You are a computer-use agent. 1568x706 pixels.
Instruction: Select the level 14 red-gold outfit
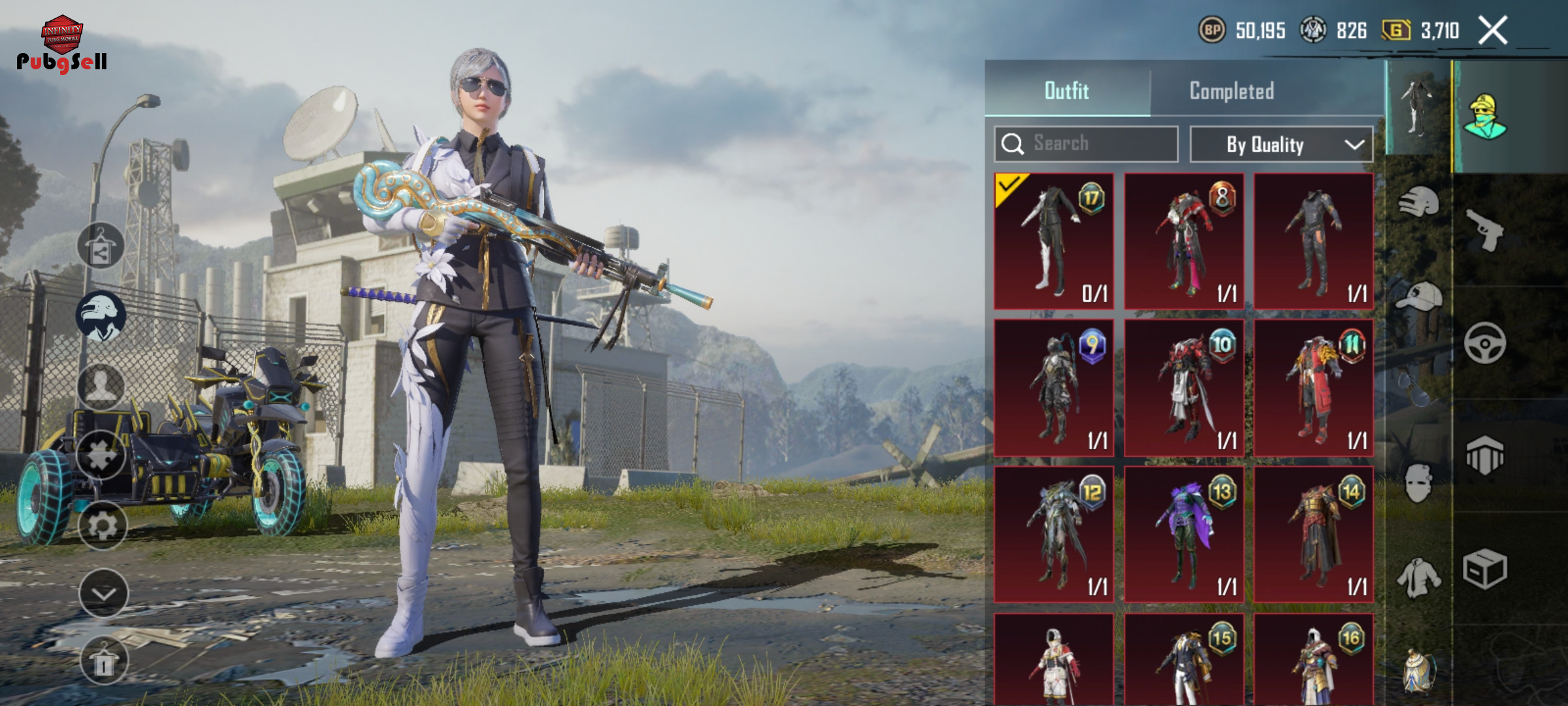pos(1314,534)
